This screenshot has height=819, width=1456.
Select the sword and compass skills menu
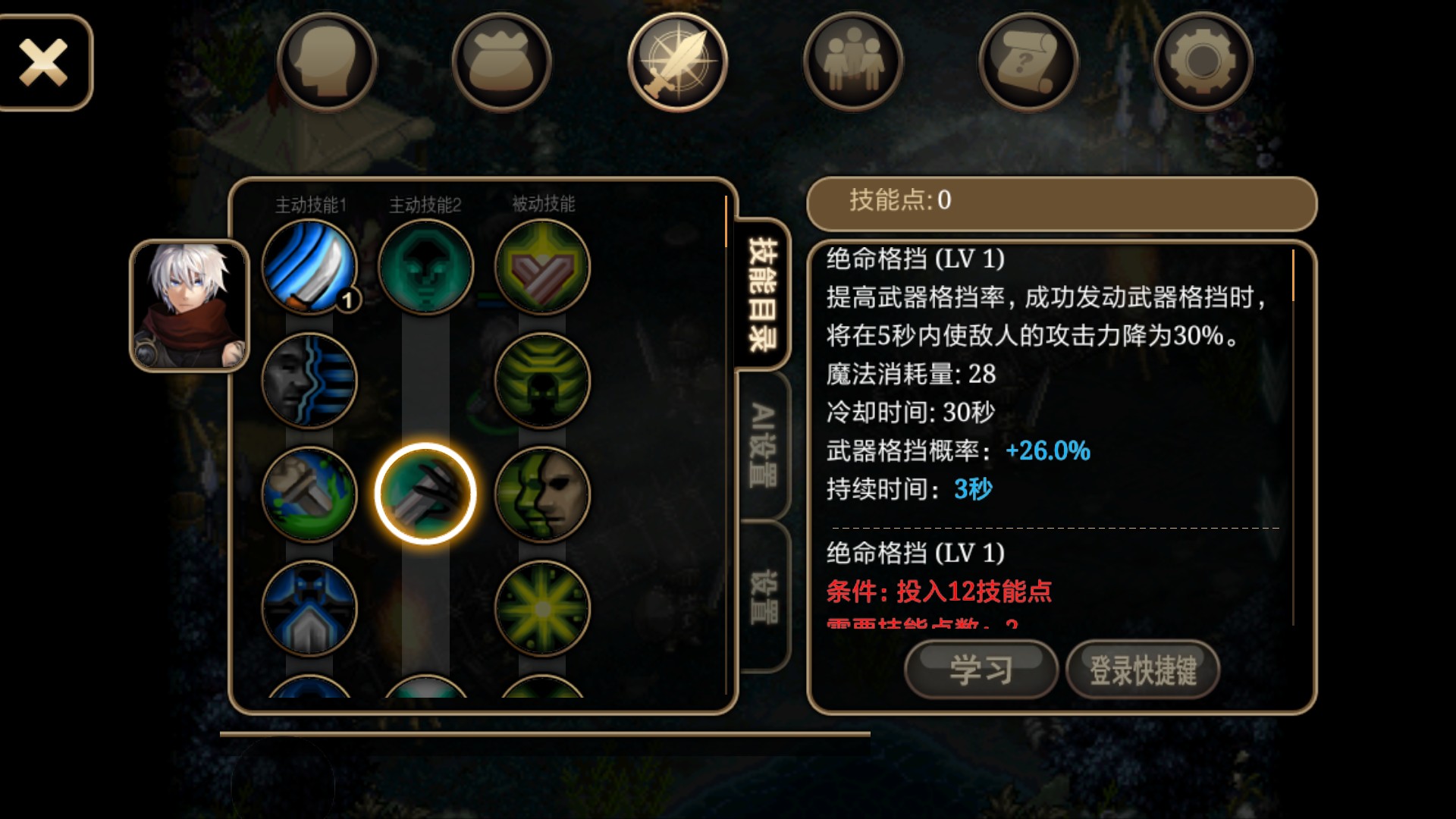[x=677, y=62]
